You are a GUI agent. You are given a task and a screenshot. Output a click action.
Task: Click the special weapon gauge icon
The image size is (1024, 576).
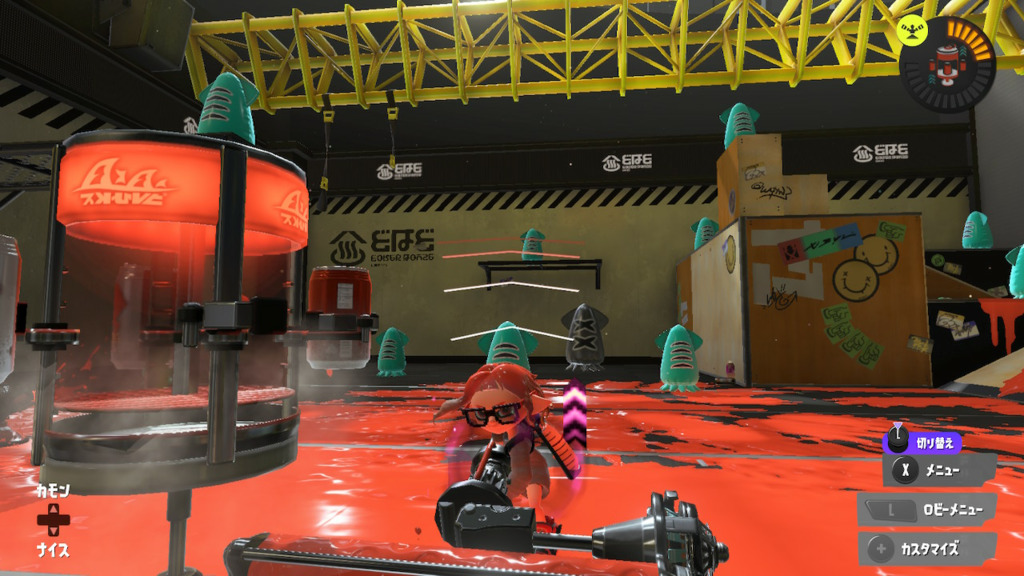[x=947, y=64]
